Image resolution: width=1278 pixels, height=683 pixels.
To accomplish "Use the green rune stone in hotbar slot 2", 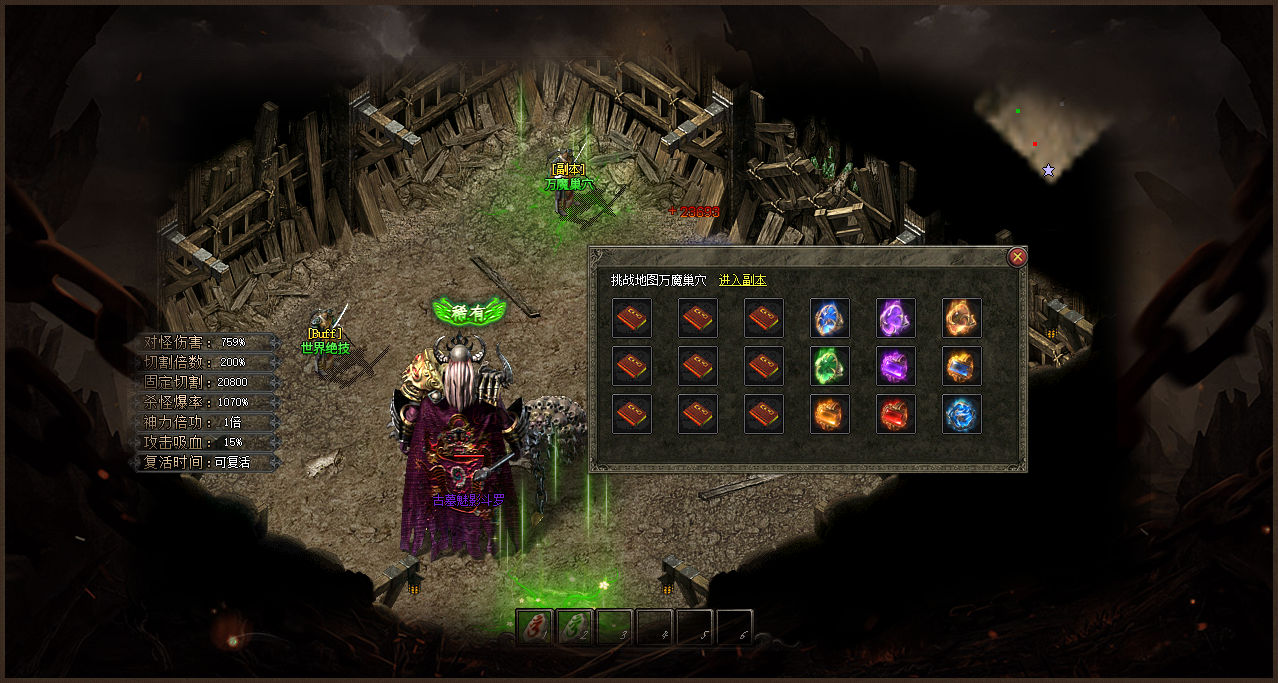I will pyautogui.click(x=575, y=628).
